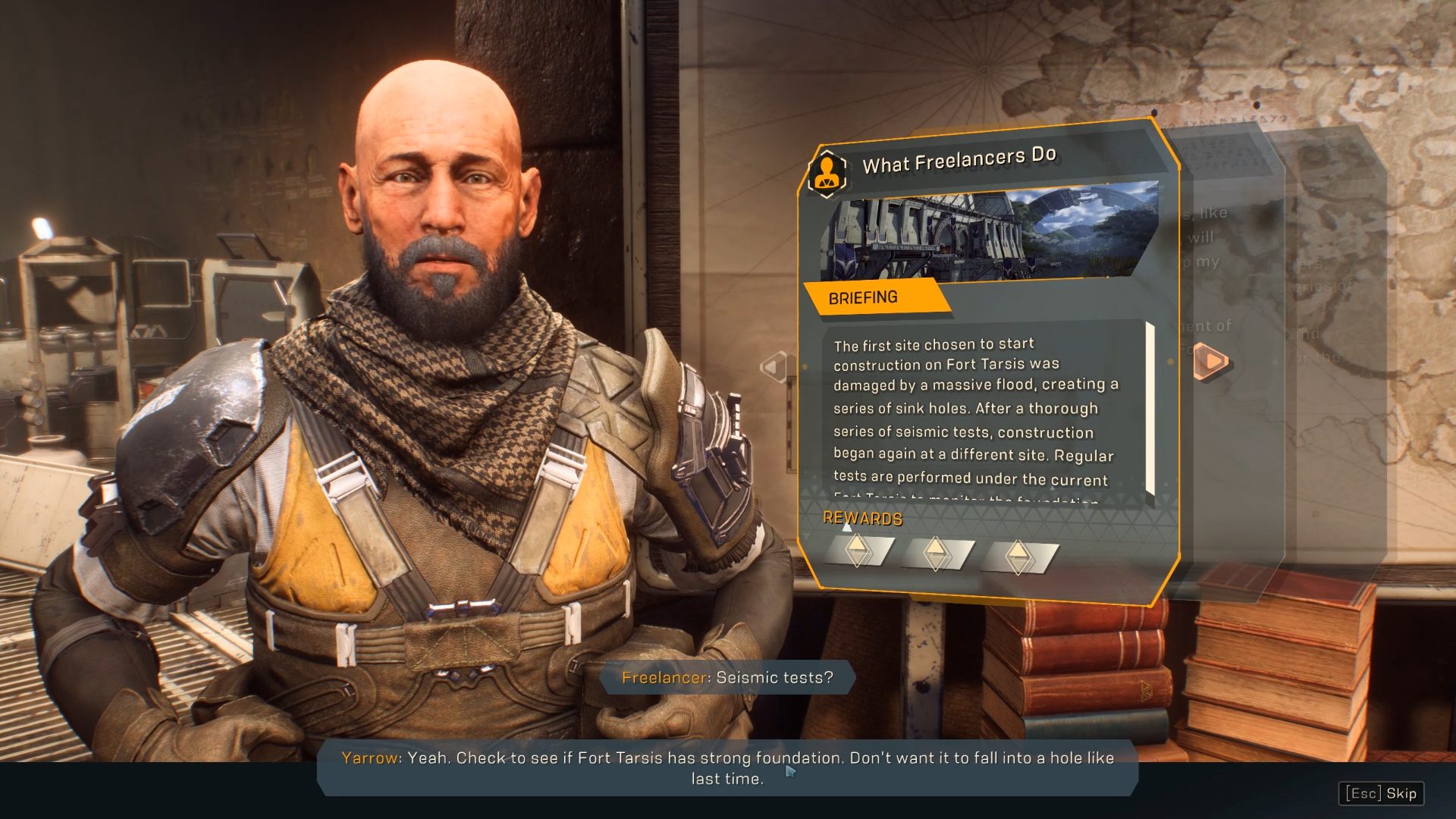
Task: Skip the conversation with Yarrow
Action: click(x=1381, y=793)
